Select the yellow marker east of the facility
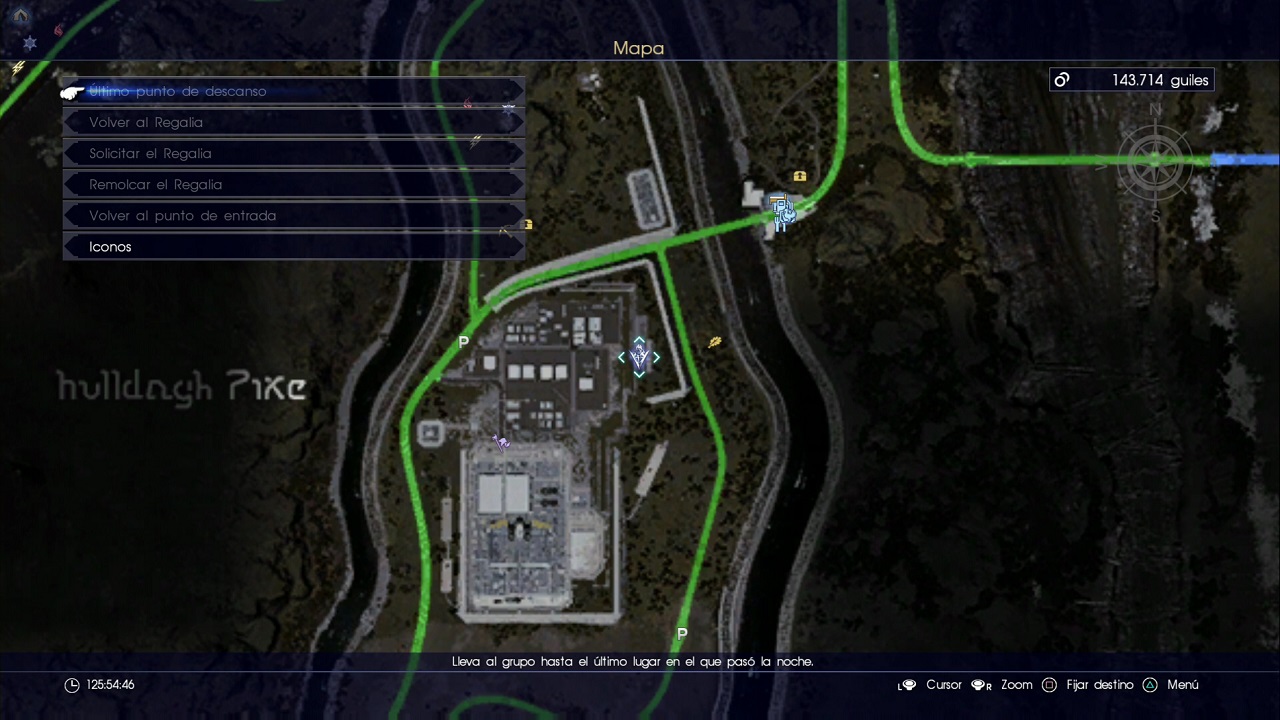This screenshot has height=720, width=1280. 714,343
